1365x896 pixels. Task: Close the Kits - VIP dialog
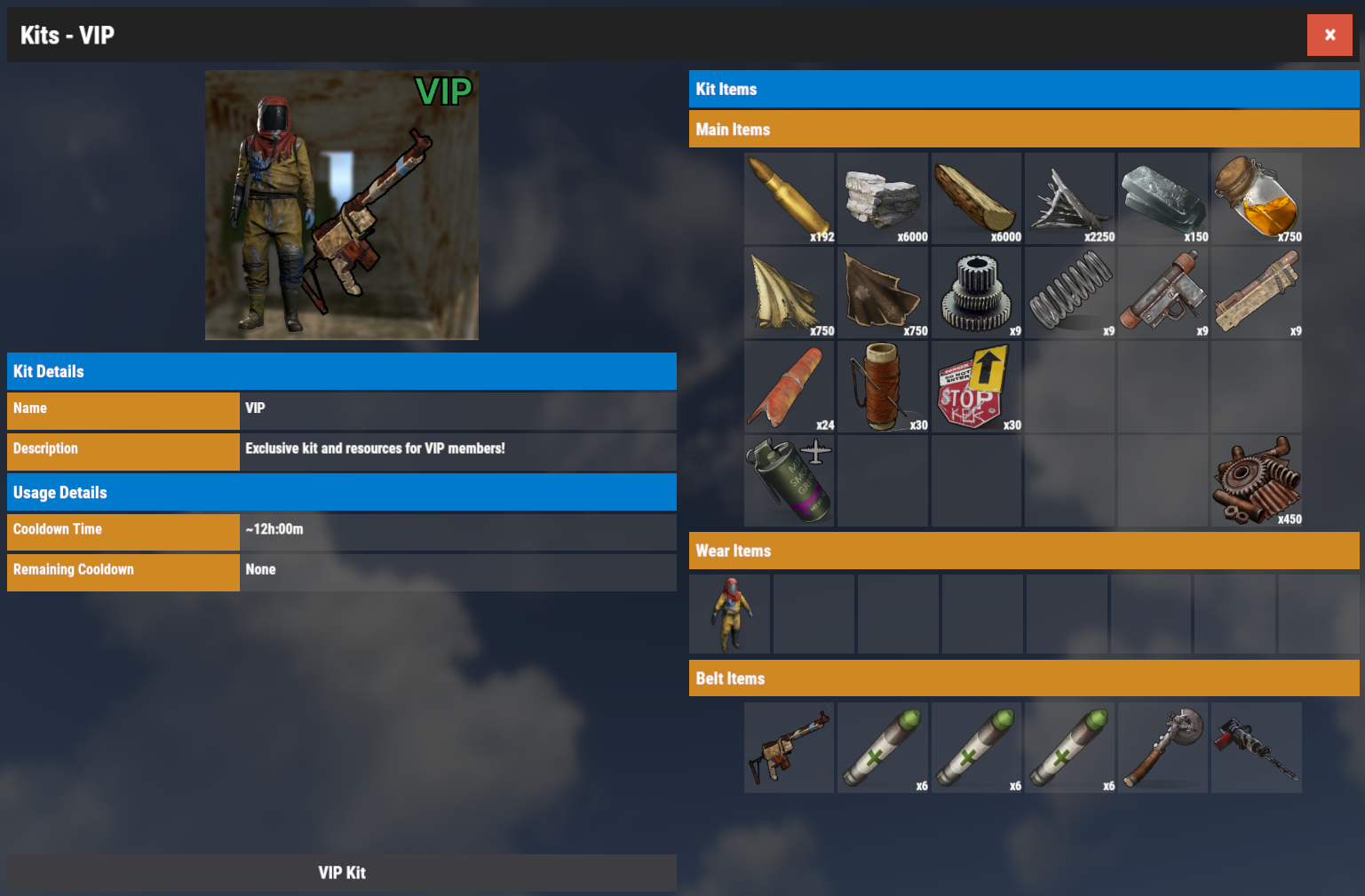click(x=1329, y=35)
